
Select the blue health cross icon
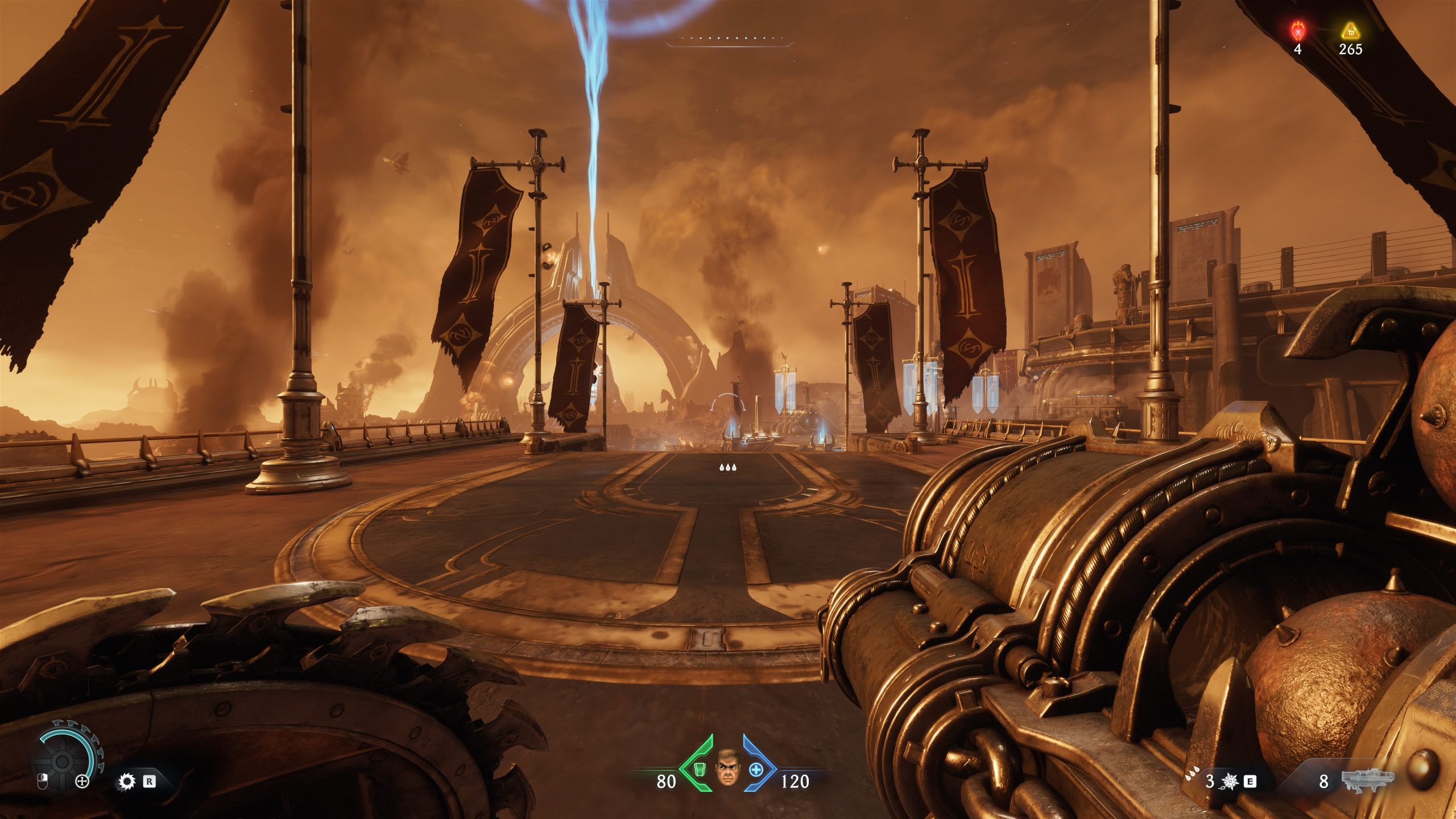coord(756,770)
